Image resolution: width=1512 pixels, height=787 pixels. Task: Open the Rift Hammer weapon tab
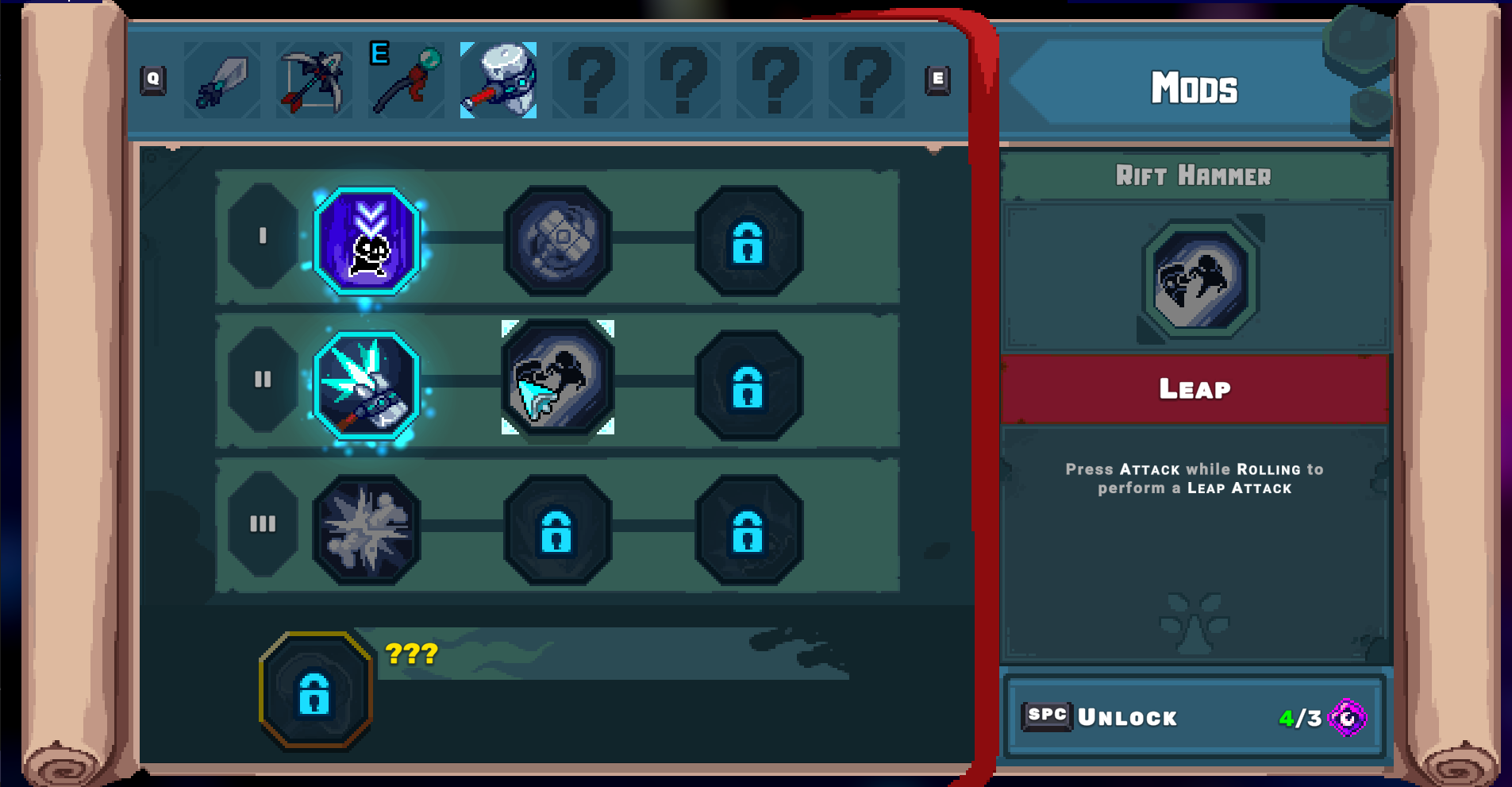point(498,79)
